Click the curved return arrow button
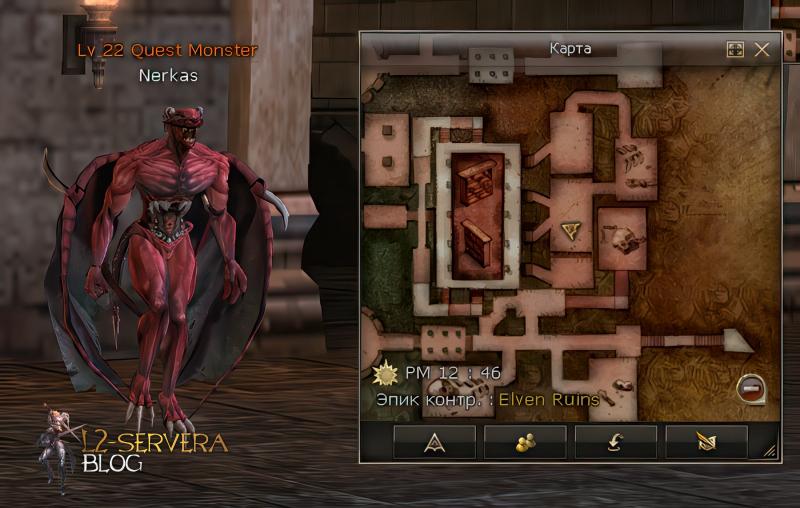Image resolution: width=800 pixels, height=508 pixels. [616, 441]
